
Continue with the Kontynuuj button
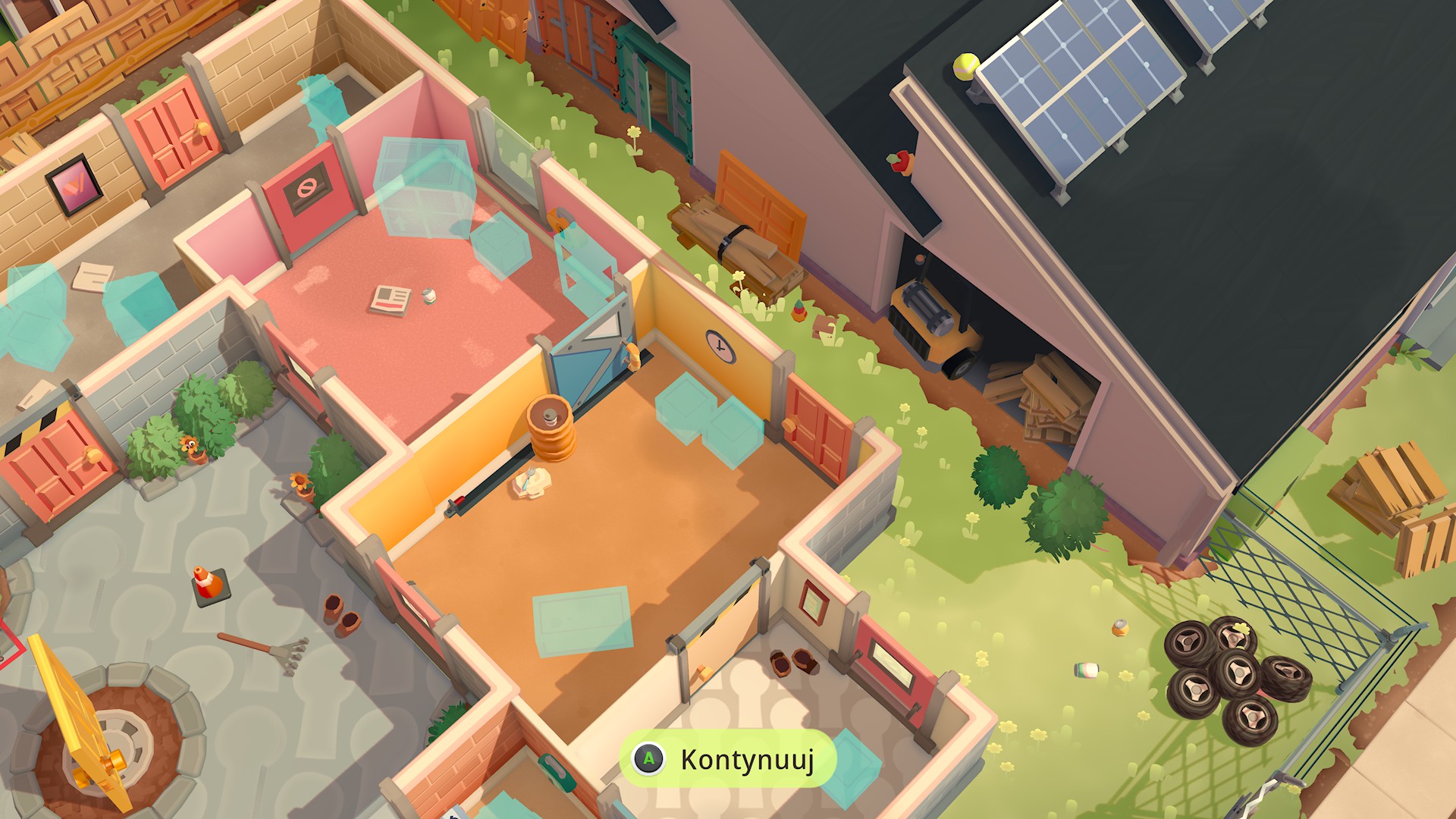(728, 759)
